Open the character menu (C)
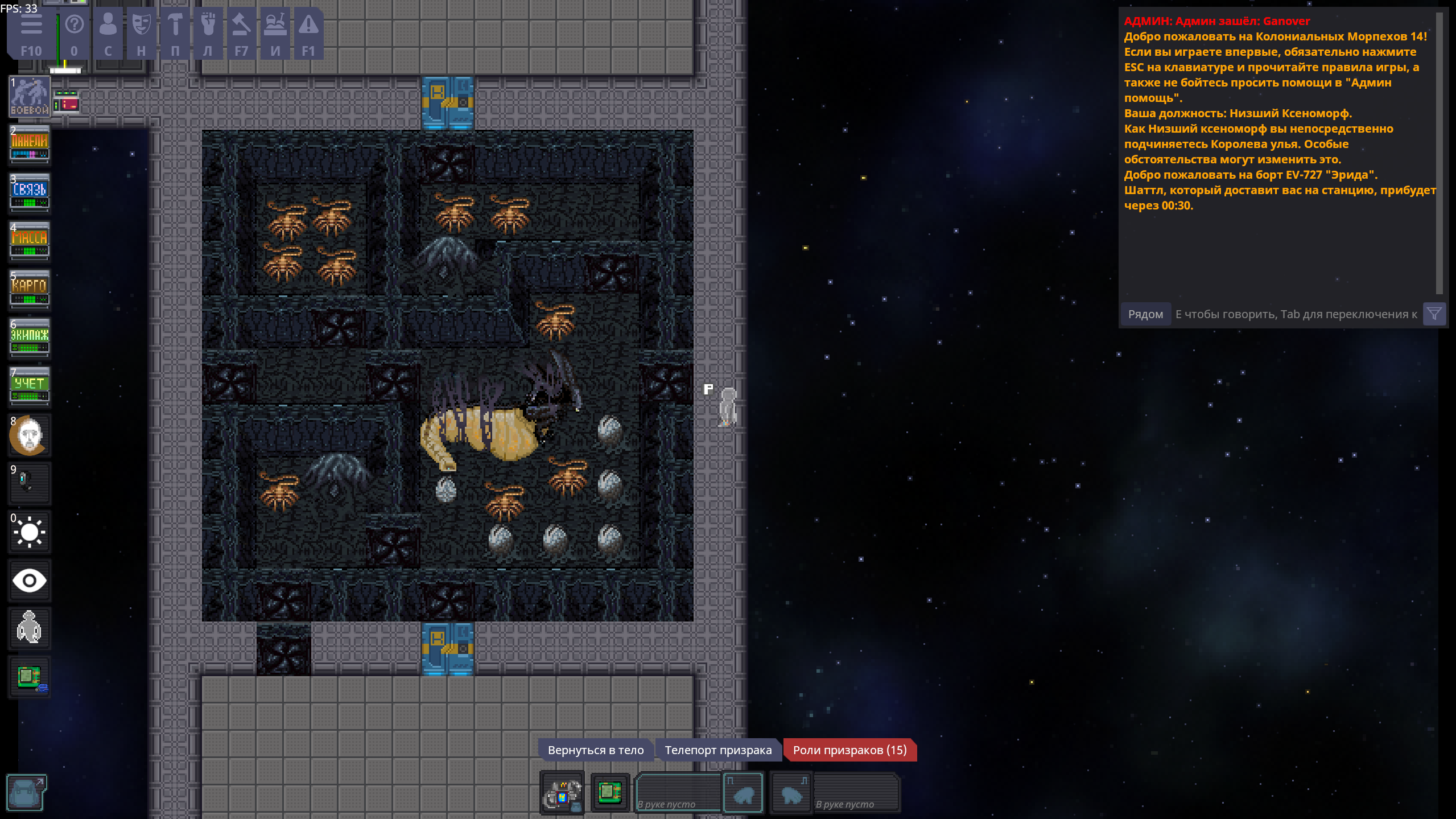 point(108,33)
